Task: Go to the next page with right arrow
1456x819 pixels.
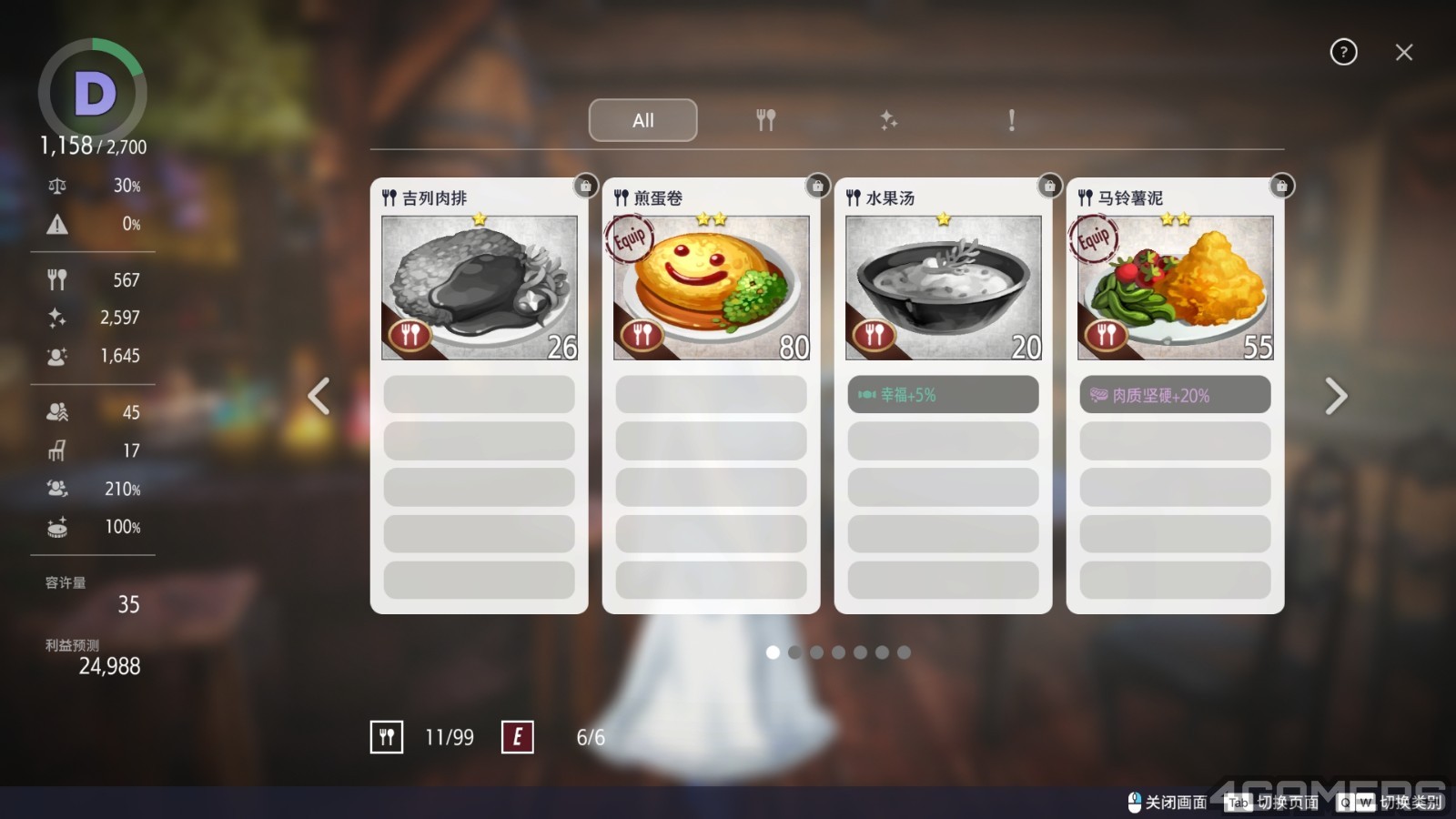Action: click(1335, 396)
